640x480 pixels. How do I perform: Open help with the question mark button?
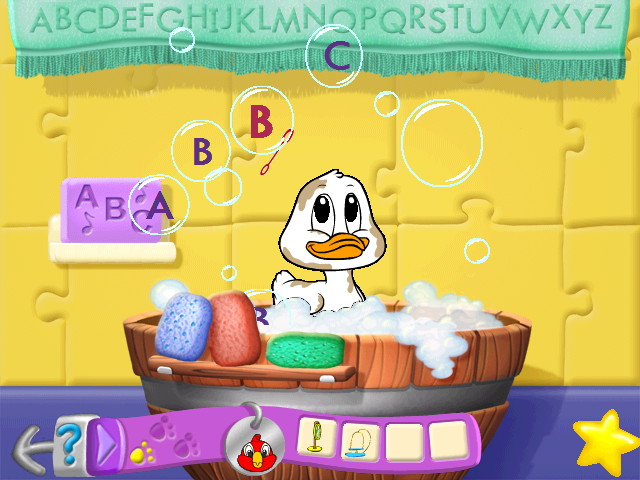tap(66, 441)
